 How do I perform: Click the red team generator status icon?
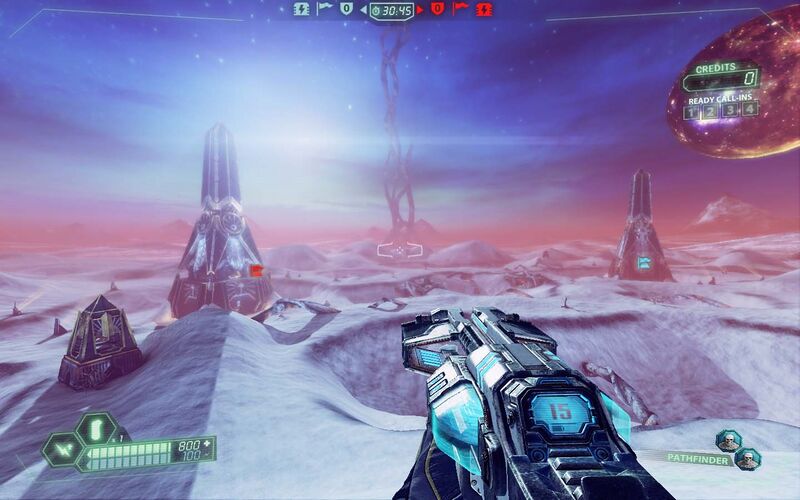click(x=486, y=9)
